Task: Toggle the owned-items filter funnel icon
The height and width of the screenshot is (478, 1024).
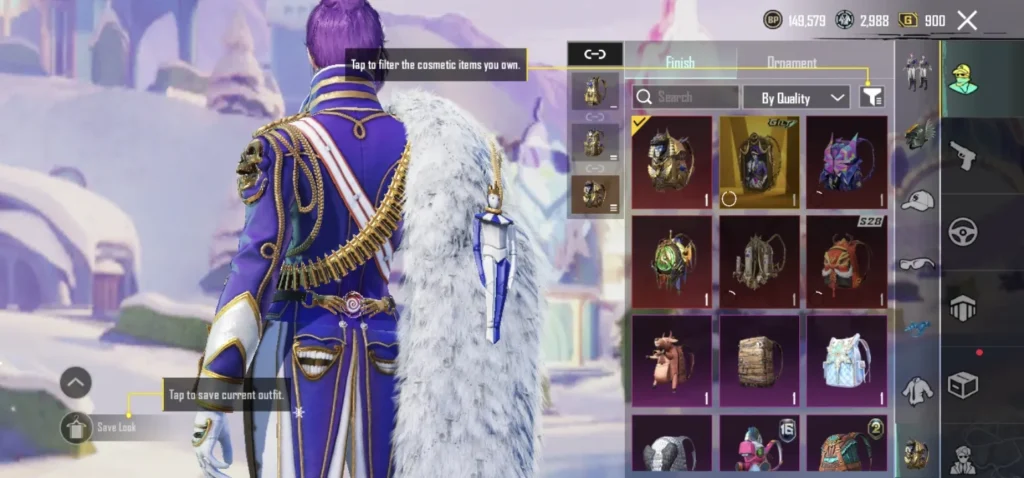Action: (x=872, y=96)
